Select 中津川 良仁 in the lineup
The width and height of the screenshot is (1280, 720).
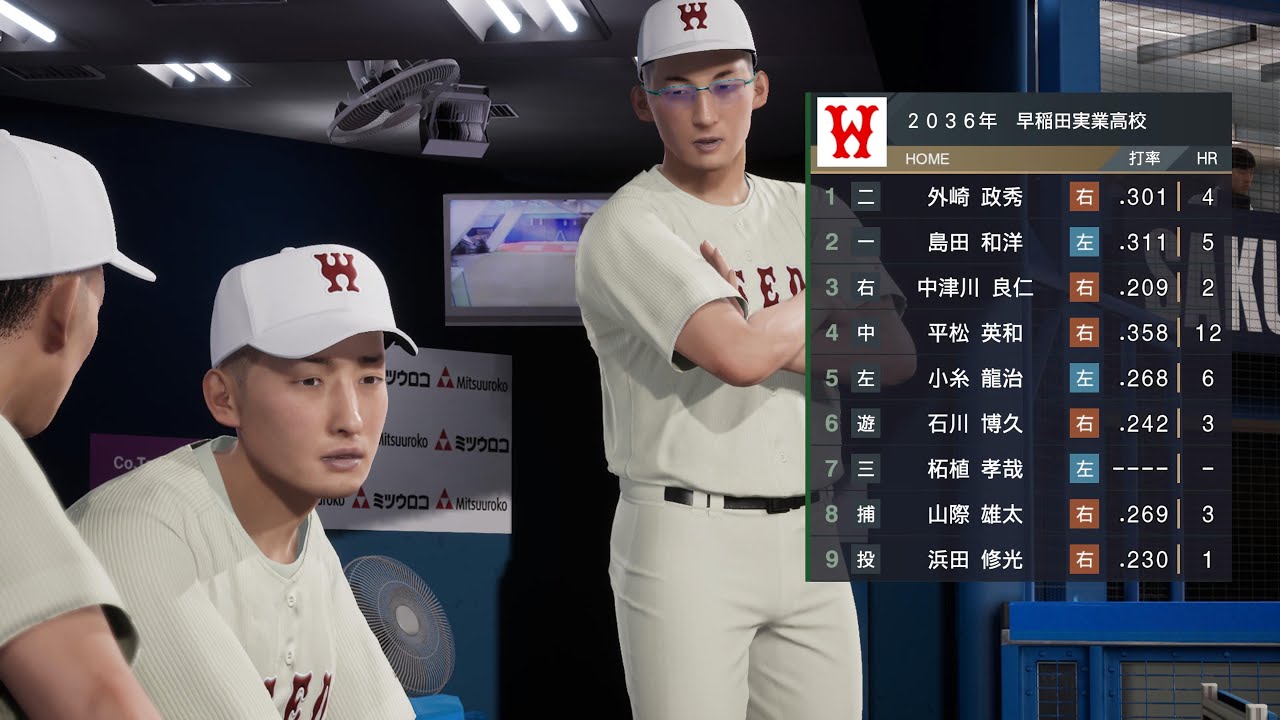975,288
